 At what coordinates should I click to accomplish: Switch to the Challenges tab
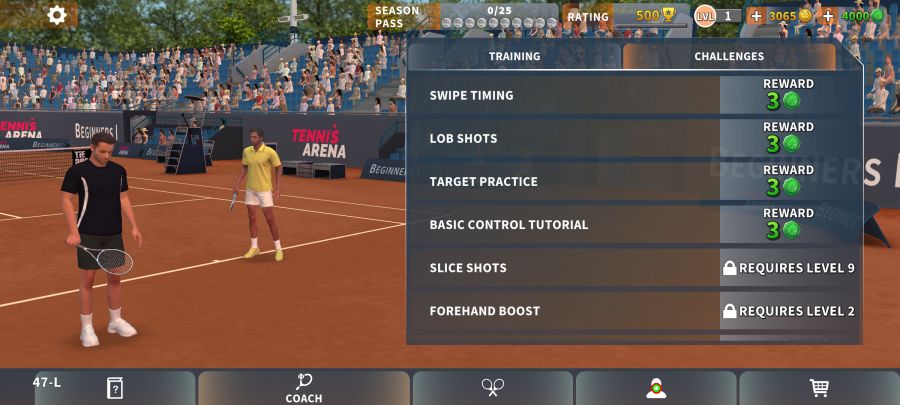(729, 57)
